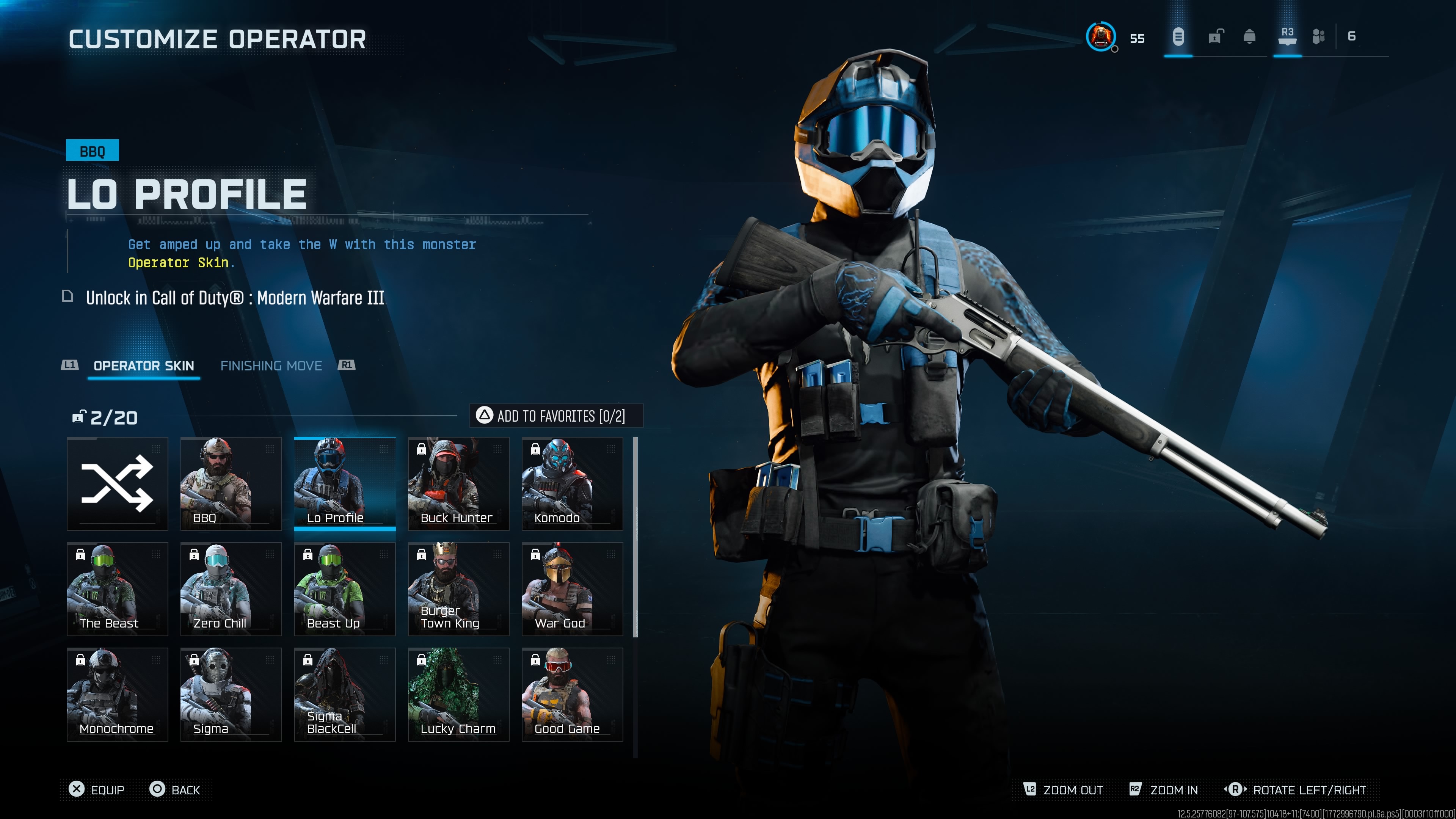The width and height of the screenshot is (1456, 819).
Task: Pick the locked Buck Hunter skin
Action: [x=458, y=483]
